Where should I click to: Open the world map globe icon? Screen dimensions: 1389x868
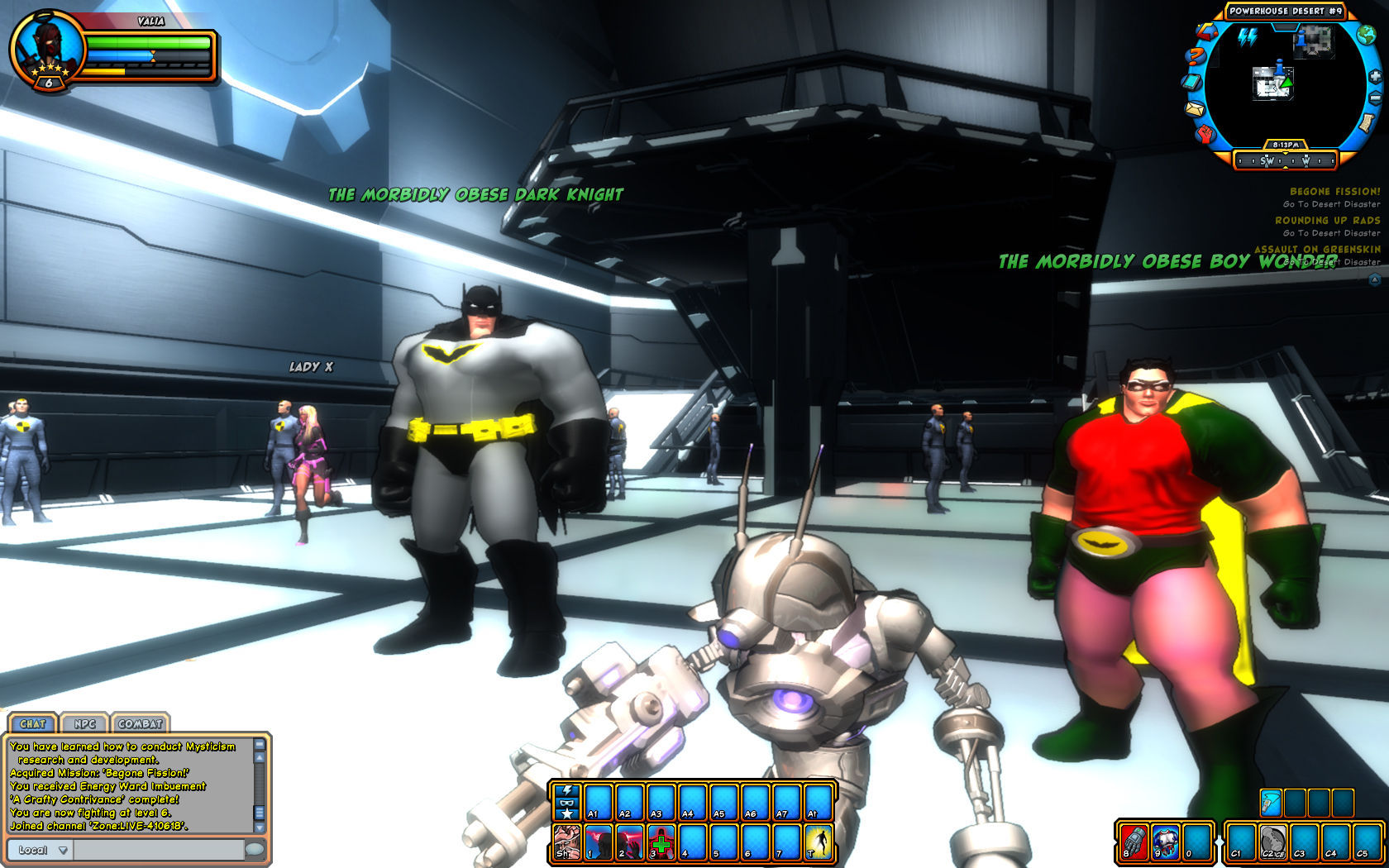pyautogui.click(x=1366, y=35)
